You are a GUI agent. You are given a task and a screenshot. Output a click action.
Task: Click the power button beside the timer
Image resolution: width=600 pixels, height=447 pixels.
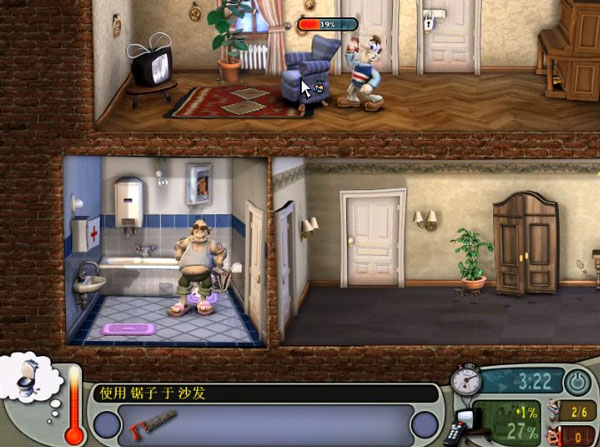577,381
